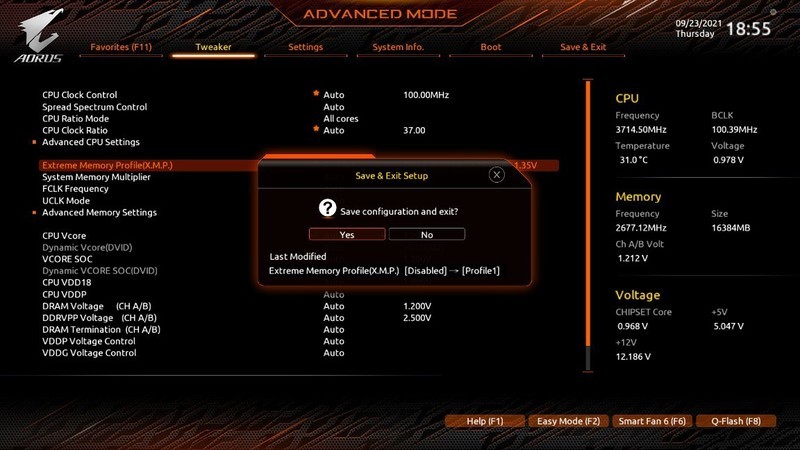Select the DRAM Termination (CH A/B) row
Screen dimensions: 800x450
[101, 329]
